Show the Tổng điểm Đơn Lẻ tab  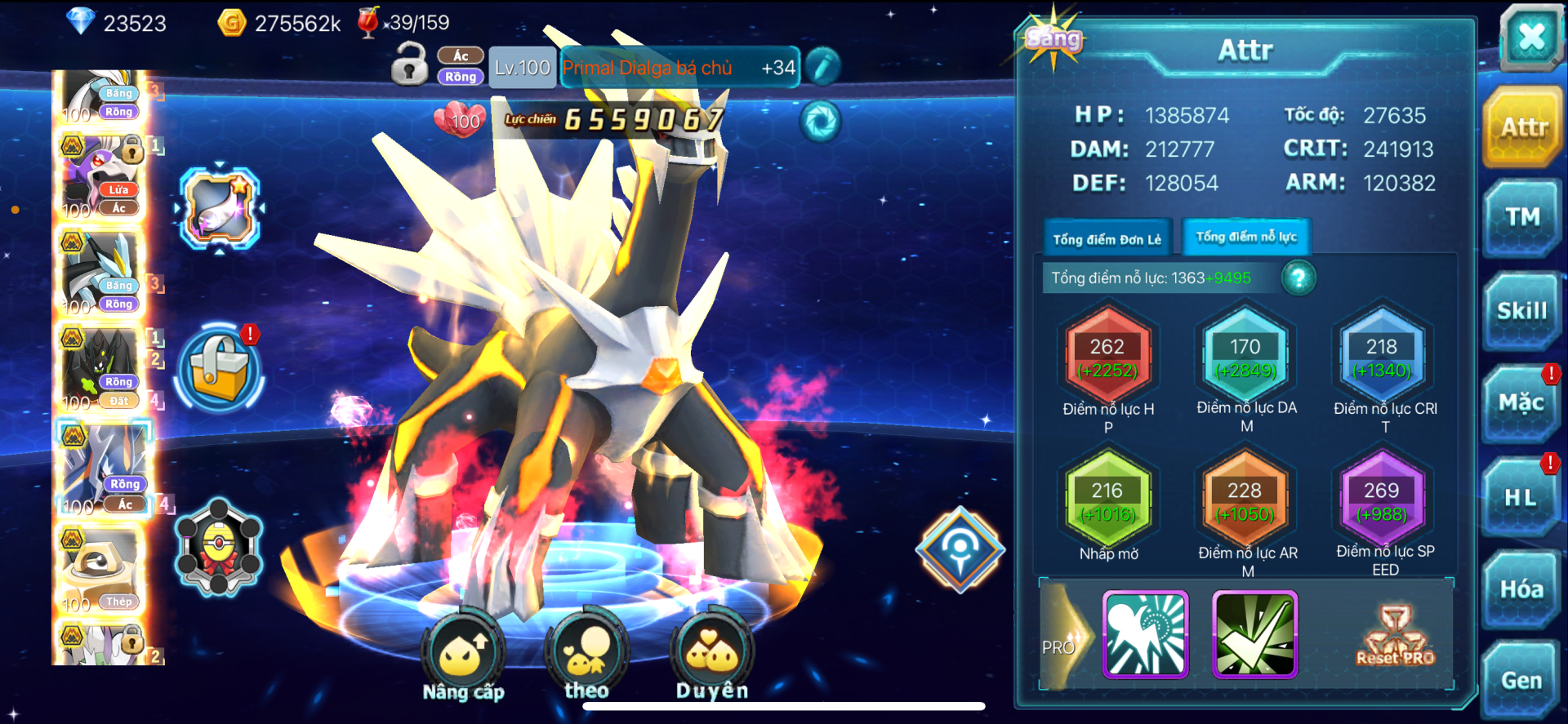click(1107, 239)
